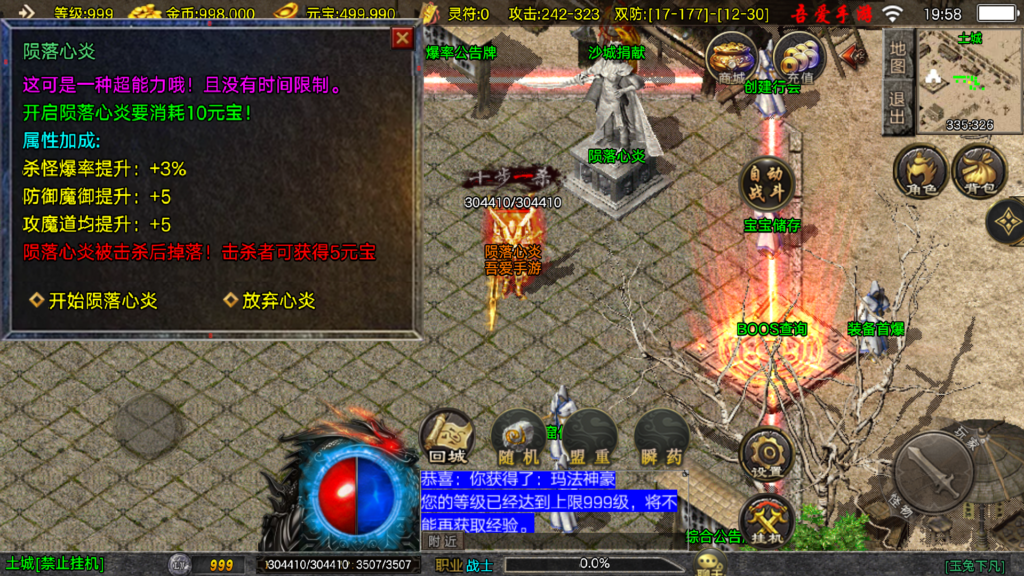Use the 随机 random teleport scroll

click(518, 437)
